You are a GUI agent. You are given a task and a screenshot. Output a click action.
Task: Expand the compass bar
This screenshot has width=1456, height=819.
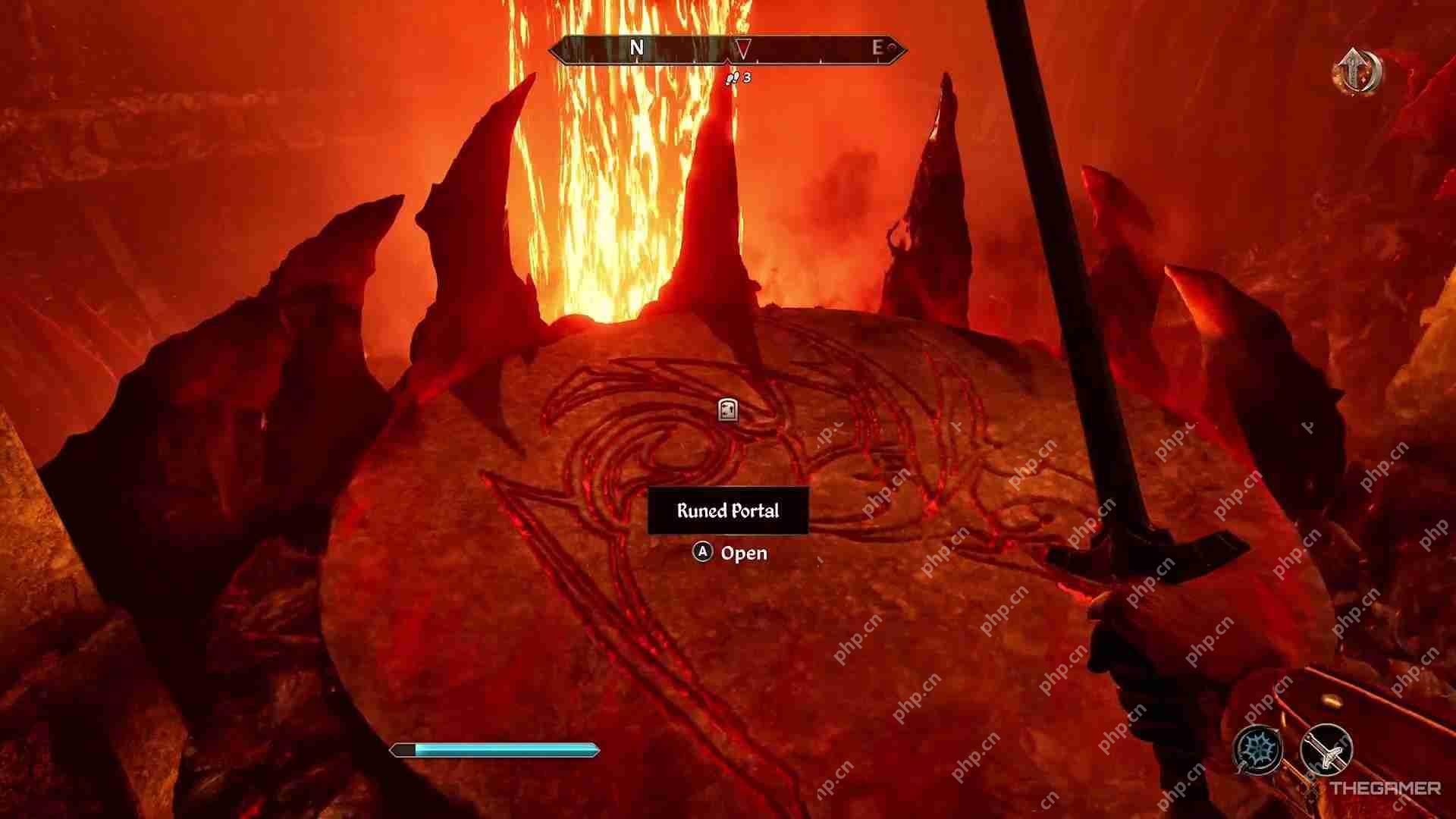click(728, 49)
